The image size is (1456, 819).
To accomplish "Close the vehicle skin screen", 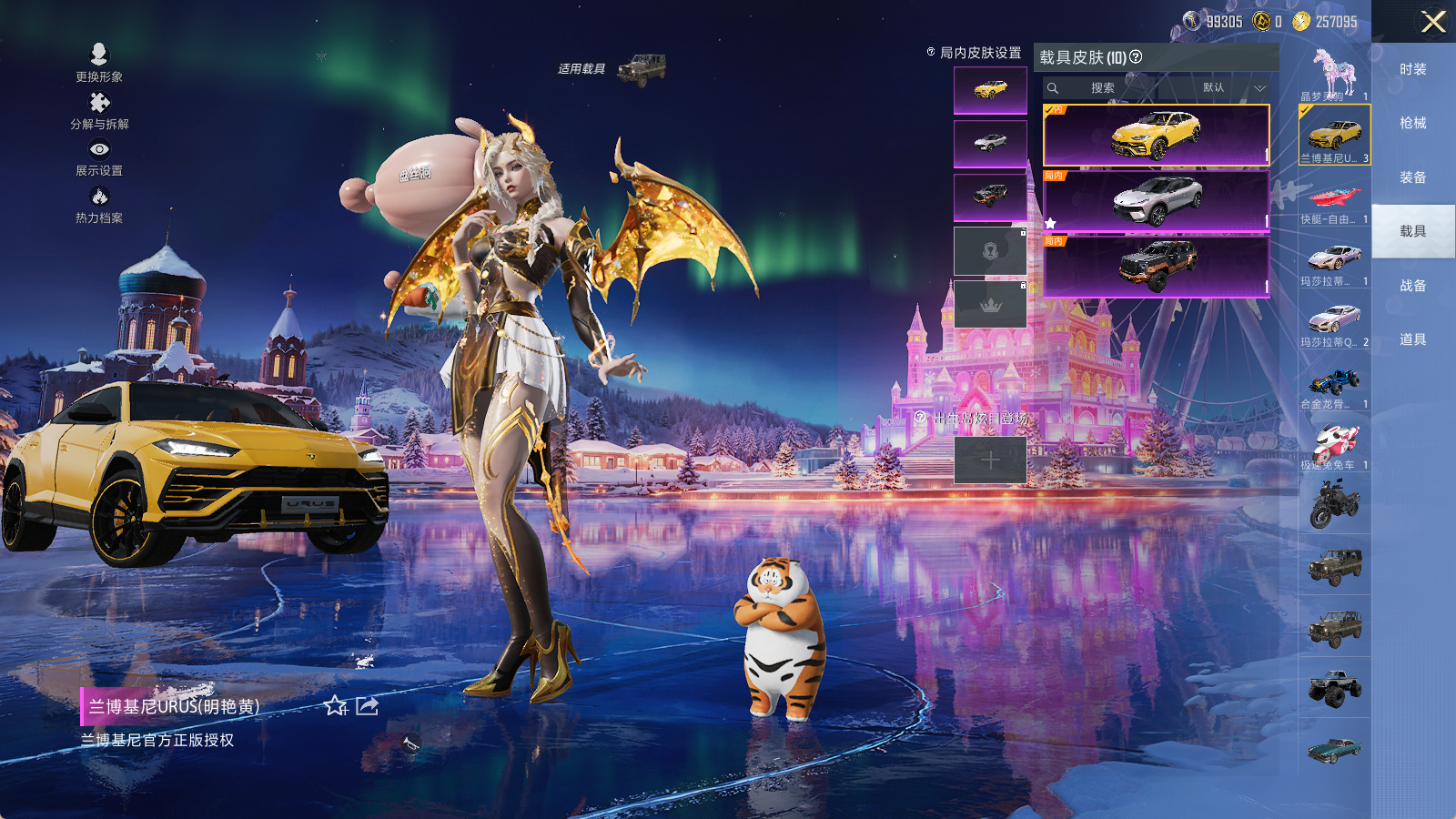I will click(1432, 22).
